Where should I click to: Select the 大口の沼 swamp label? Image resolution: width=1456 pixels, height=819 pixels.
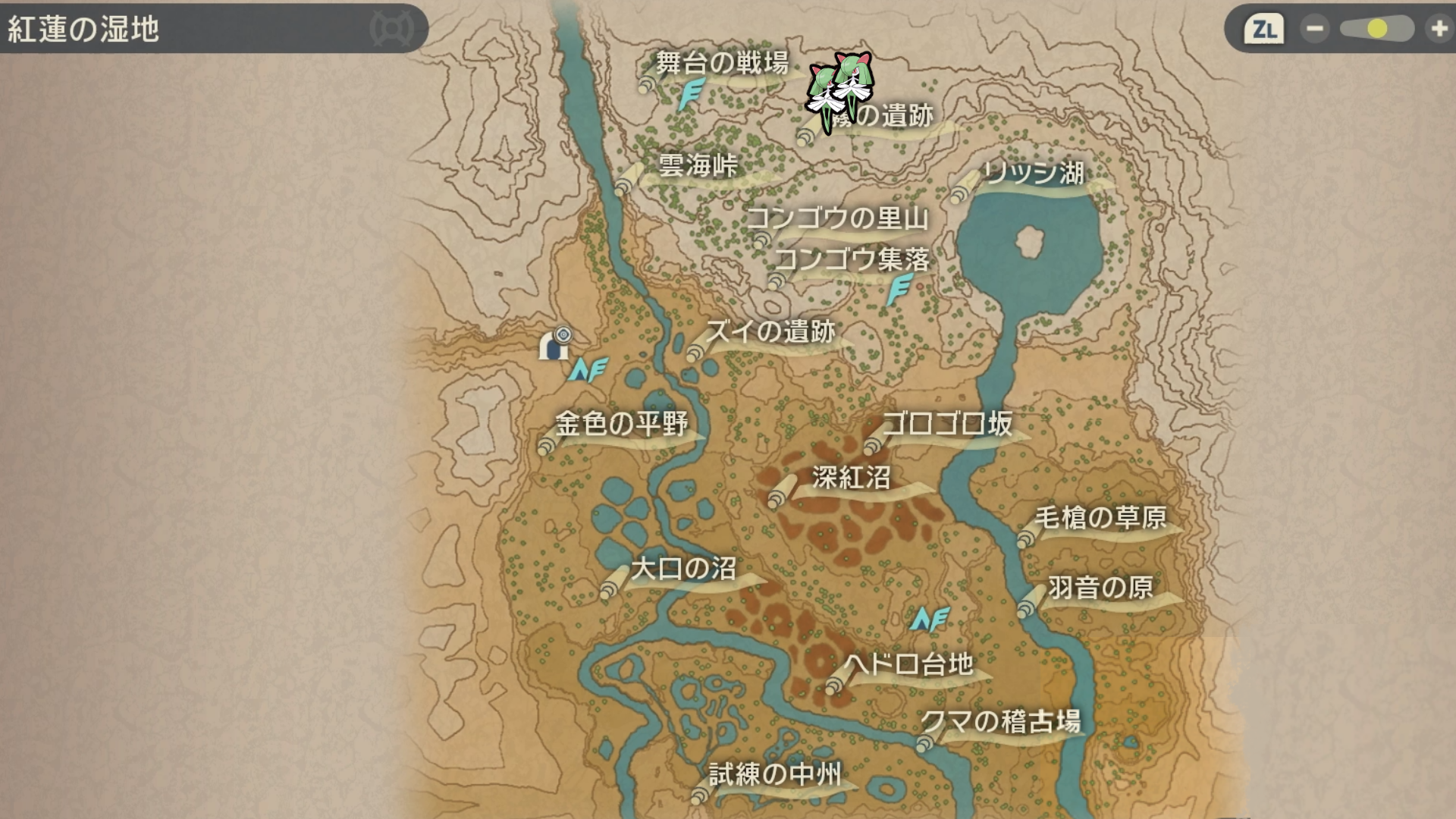[x=683, y=569]
